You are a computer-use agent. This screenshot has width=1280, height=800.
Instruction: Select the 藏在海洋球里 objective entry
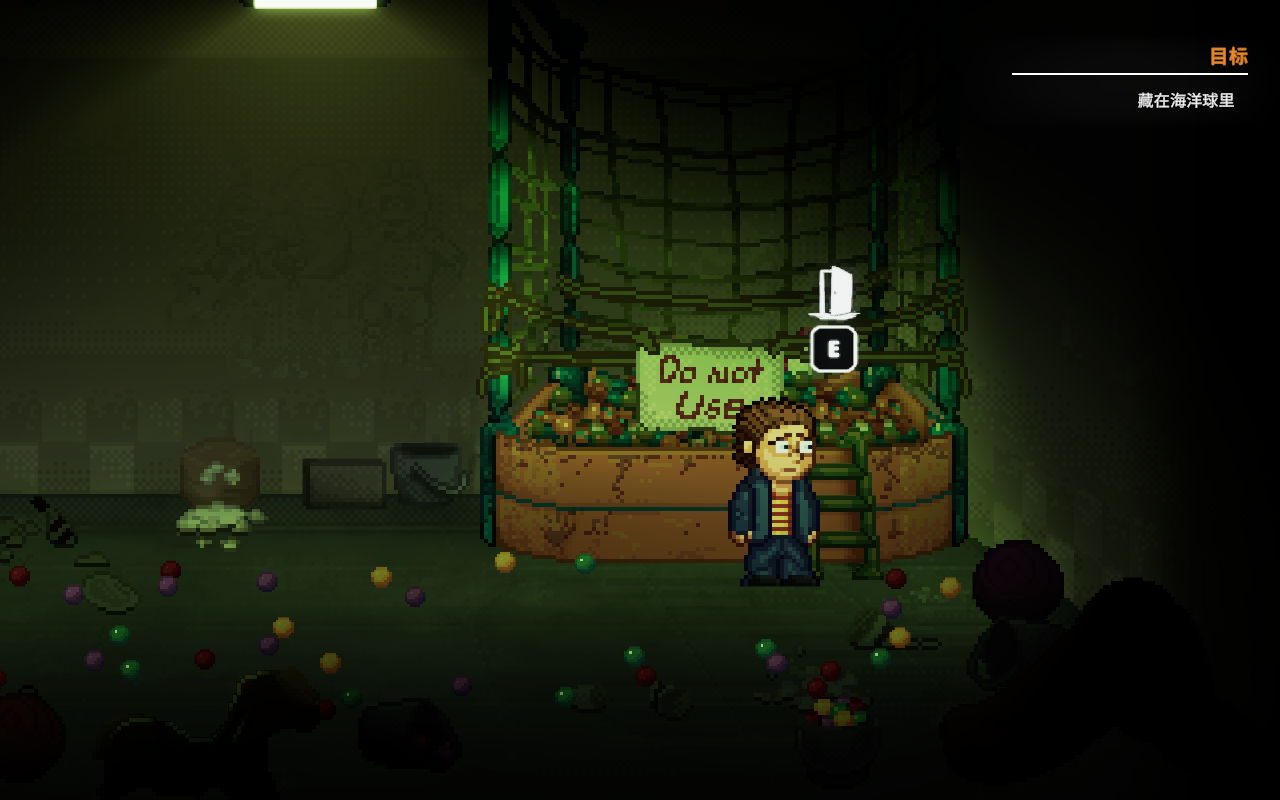click(1185, 101)
